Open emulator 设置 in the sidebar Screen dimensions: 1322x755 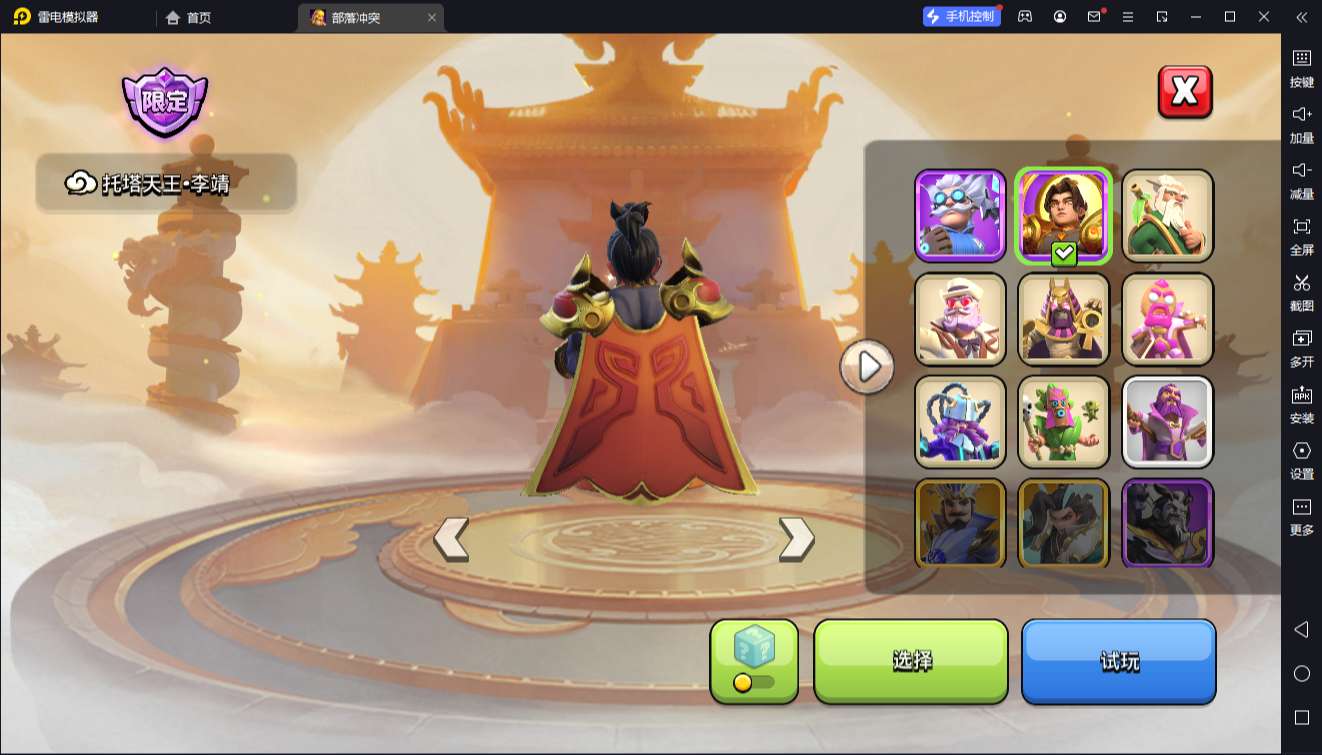pyautogui.click(x=1301, y=460)
